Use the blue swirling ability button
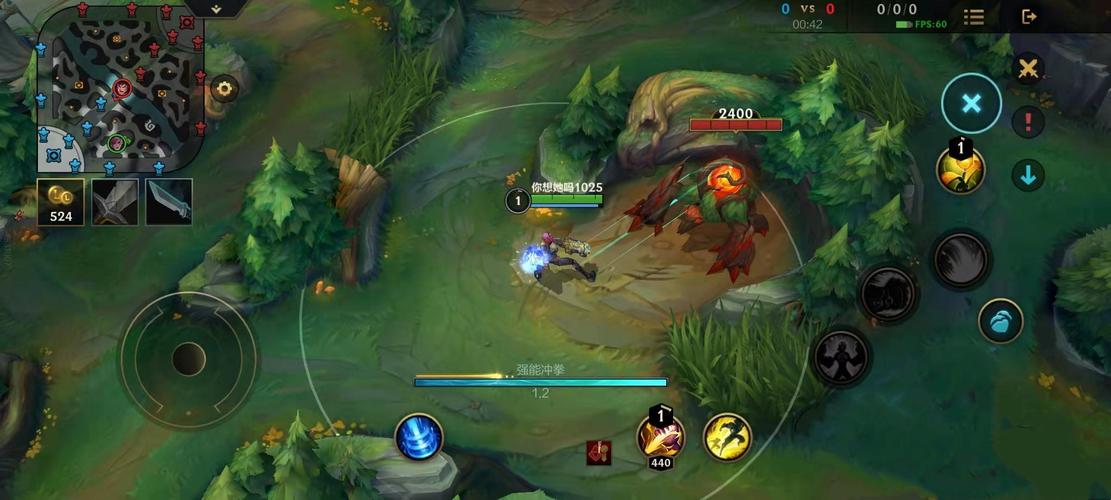Viewport: 1111px width, 500px height. click(419, 437)
